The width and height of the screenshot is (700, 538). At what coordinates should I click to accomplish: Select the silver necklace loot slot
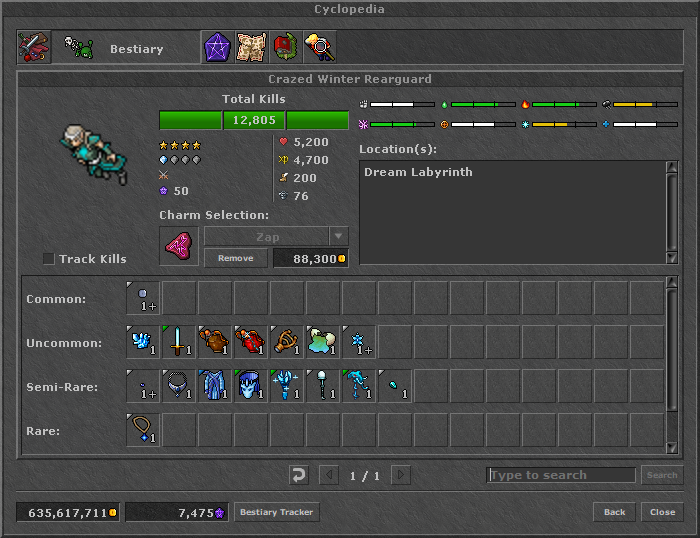pos(179,386)
